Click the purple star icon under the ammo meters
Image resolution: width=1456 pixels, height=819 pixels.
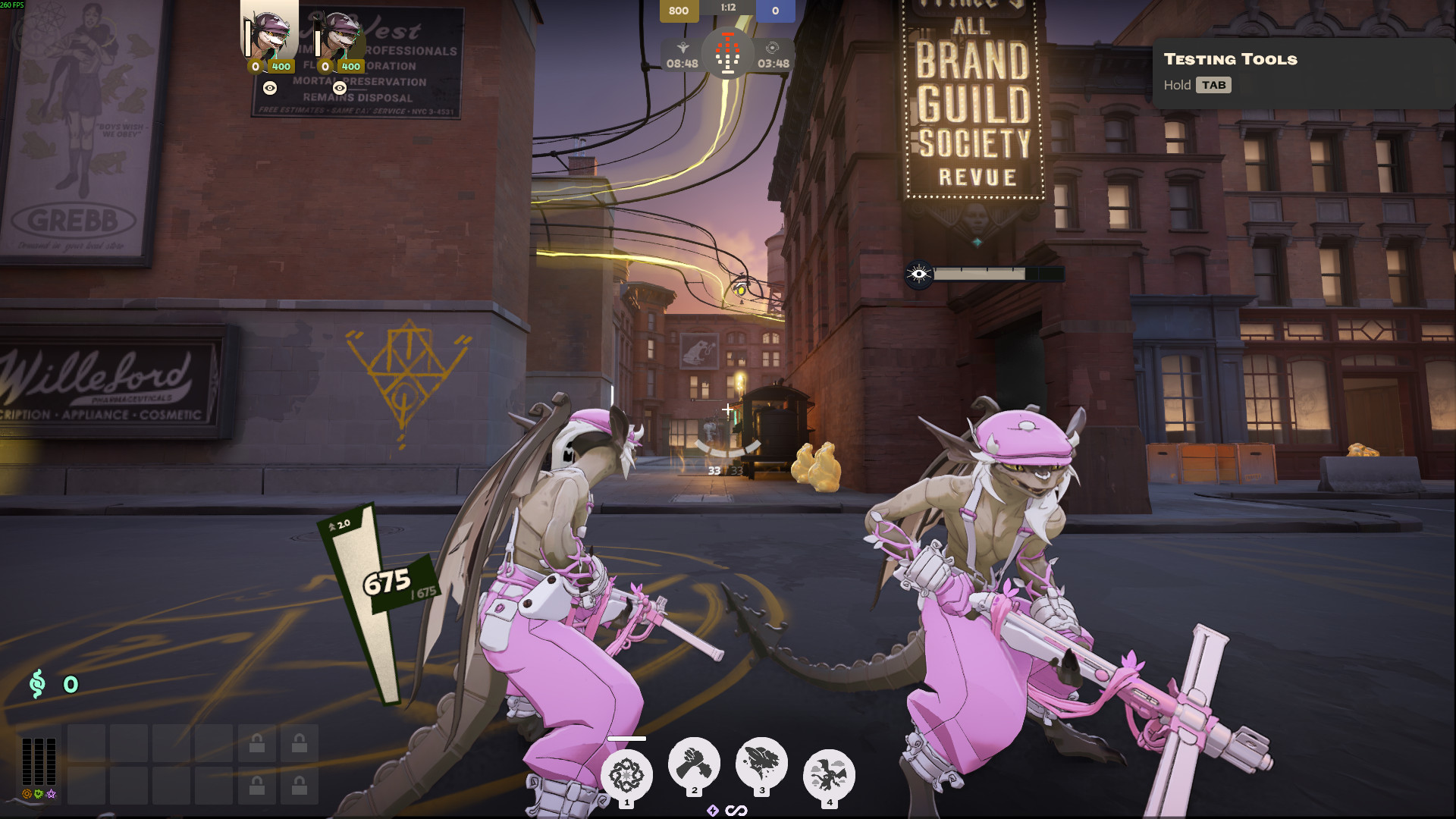tap(52, 794)
